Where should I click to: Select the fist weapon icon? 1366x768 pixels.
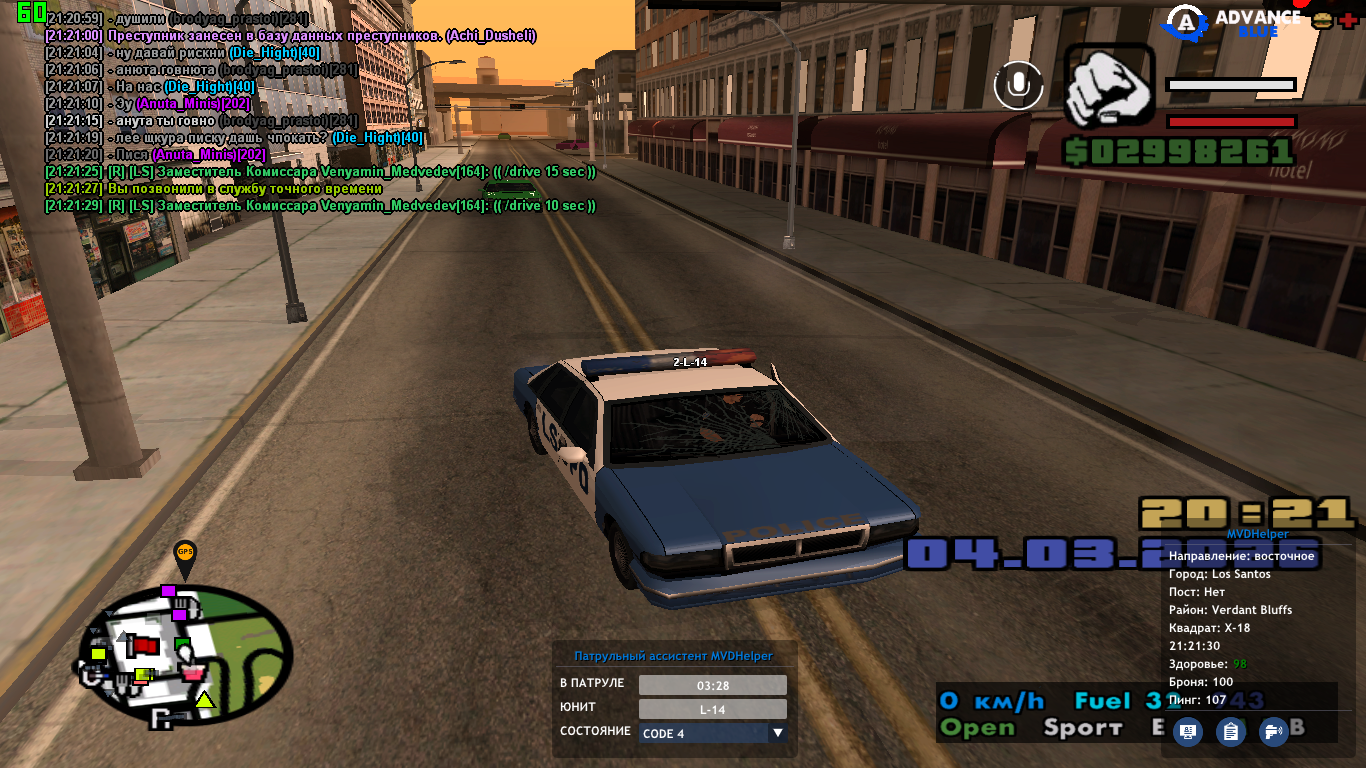click(x=1109, y=86)
